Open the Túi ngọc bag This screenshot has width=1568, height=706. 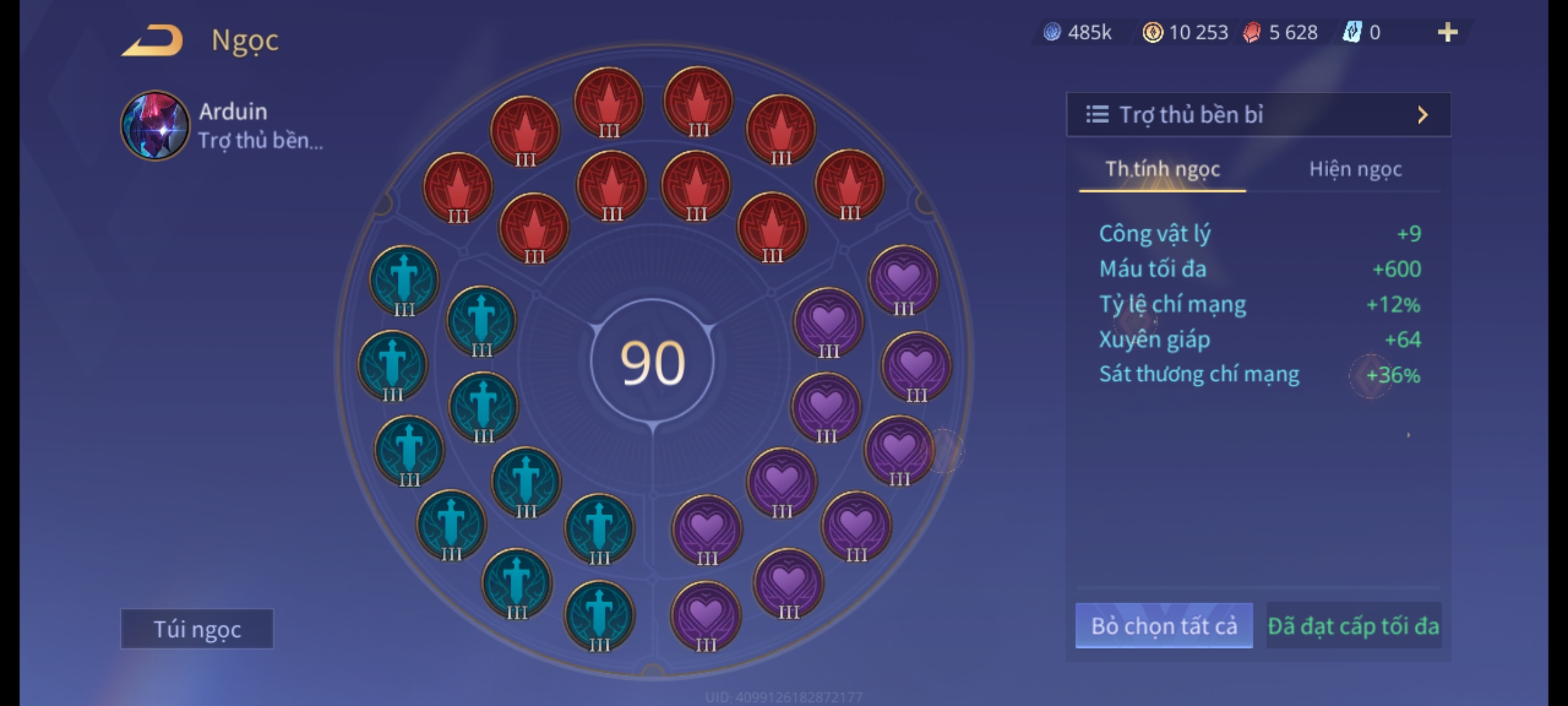197,629
